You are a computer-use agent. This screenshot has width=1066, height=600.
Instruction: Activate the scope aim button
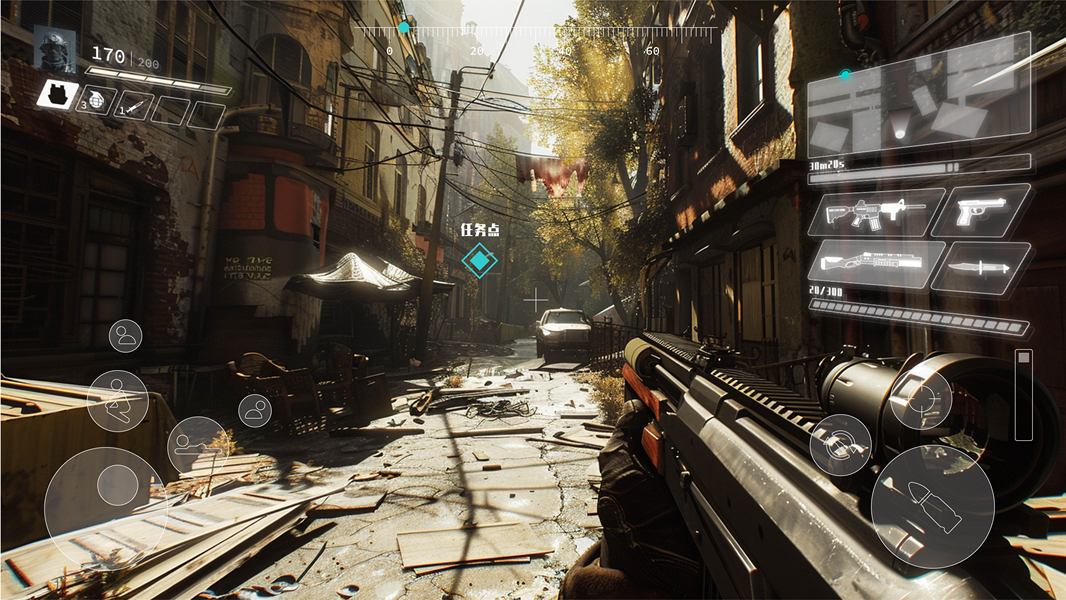click(920, 399)
